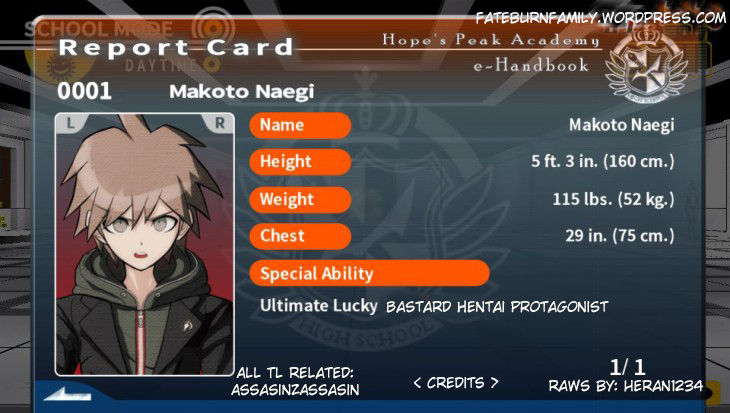Viewport: 730px width, 413px height.
Task: Click the Chest row label
Action: (300, 236)
